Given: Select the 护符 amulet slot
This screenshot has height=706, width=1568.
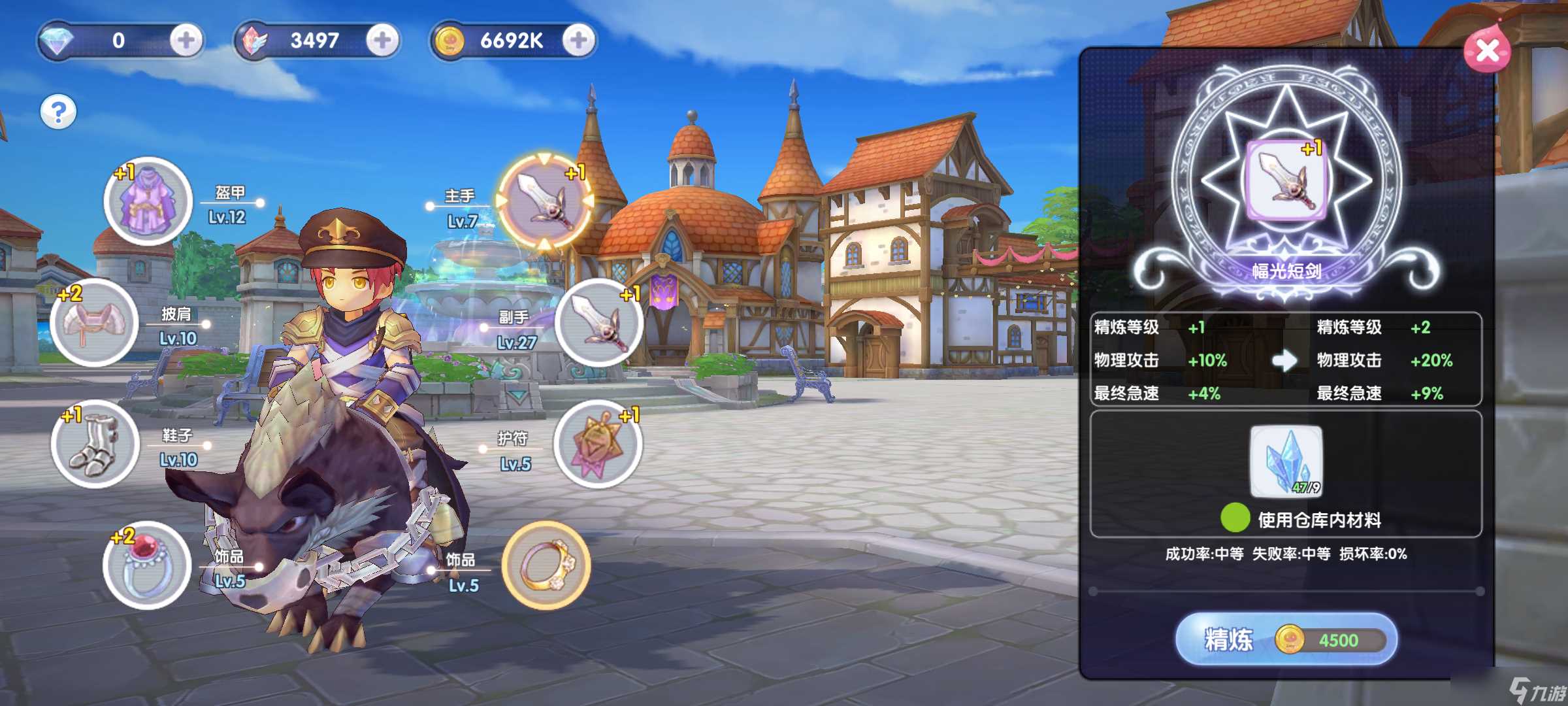Looking at the screenshot, I should coord(597,444).
